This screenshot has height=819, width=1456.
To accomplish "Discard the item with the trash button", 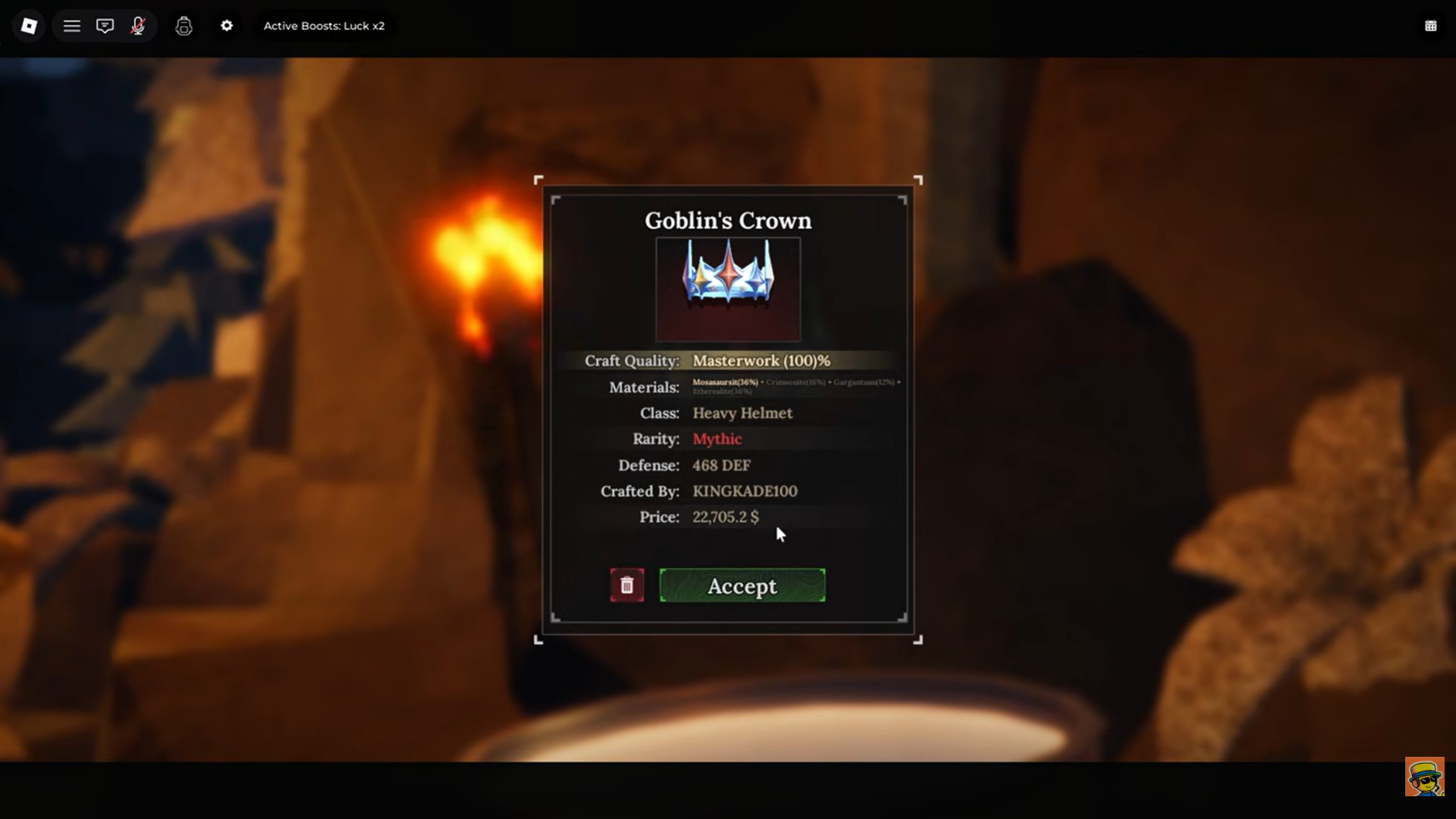I will tap(627, 585).
